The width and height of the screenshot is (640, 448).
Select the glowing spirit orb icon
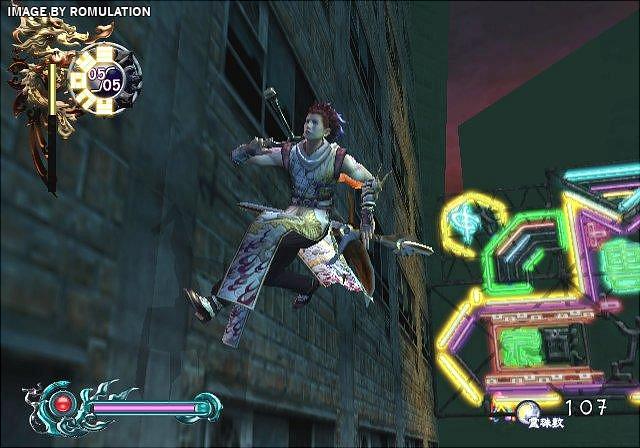click(528, 408)
